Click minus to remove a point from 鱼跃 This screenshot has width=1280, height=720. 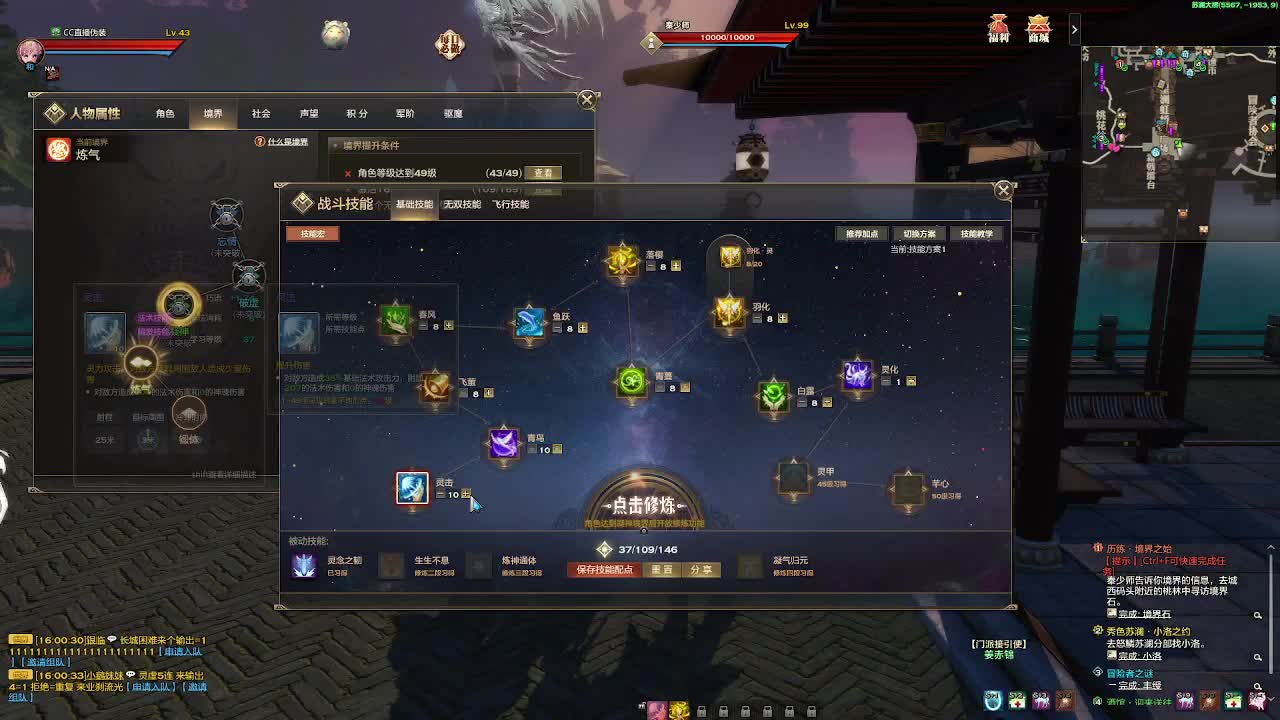(x=557, y=329)
